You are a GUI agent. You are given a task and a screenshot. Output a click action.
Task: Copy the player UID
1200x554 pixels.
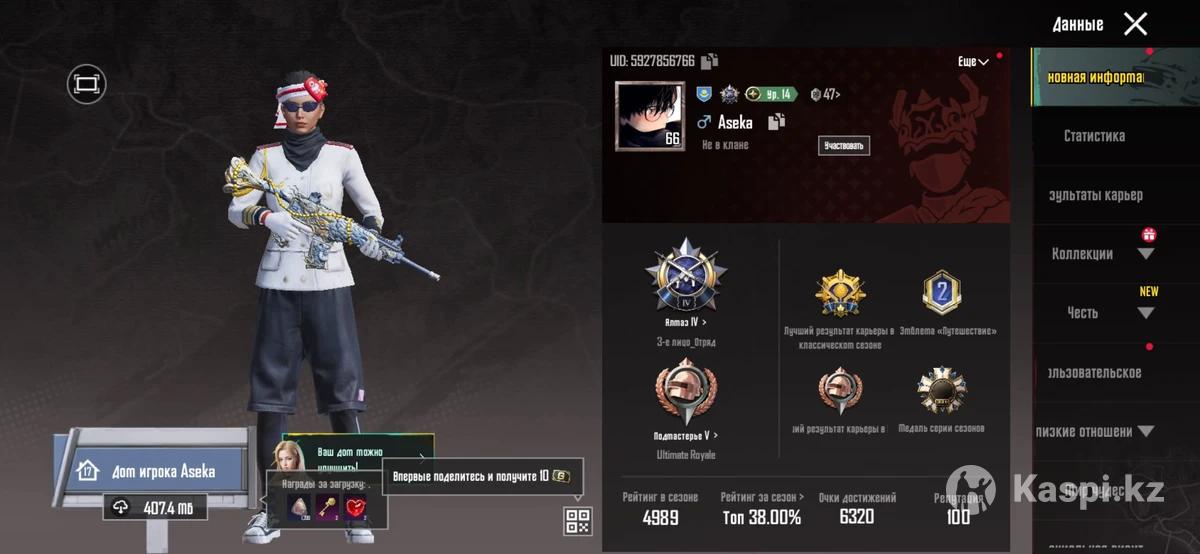(709, 62)
